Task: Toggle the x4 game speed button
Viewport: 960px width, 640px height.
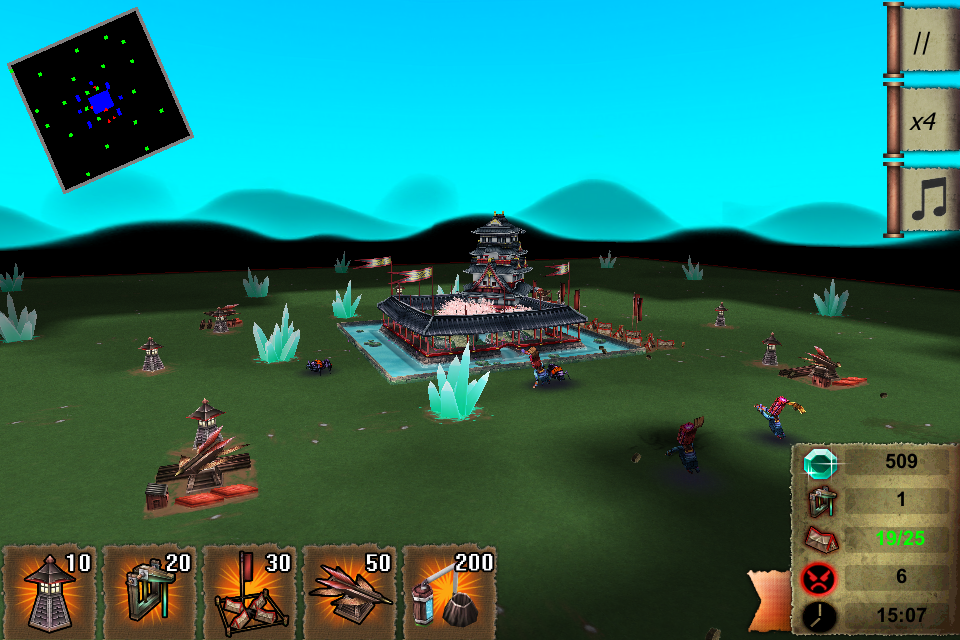Action: [x=921, y=120]
